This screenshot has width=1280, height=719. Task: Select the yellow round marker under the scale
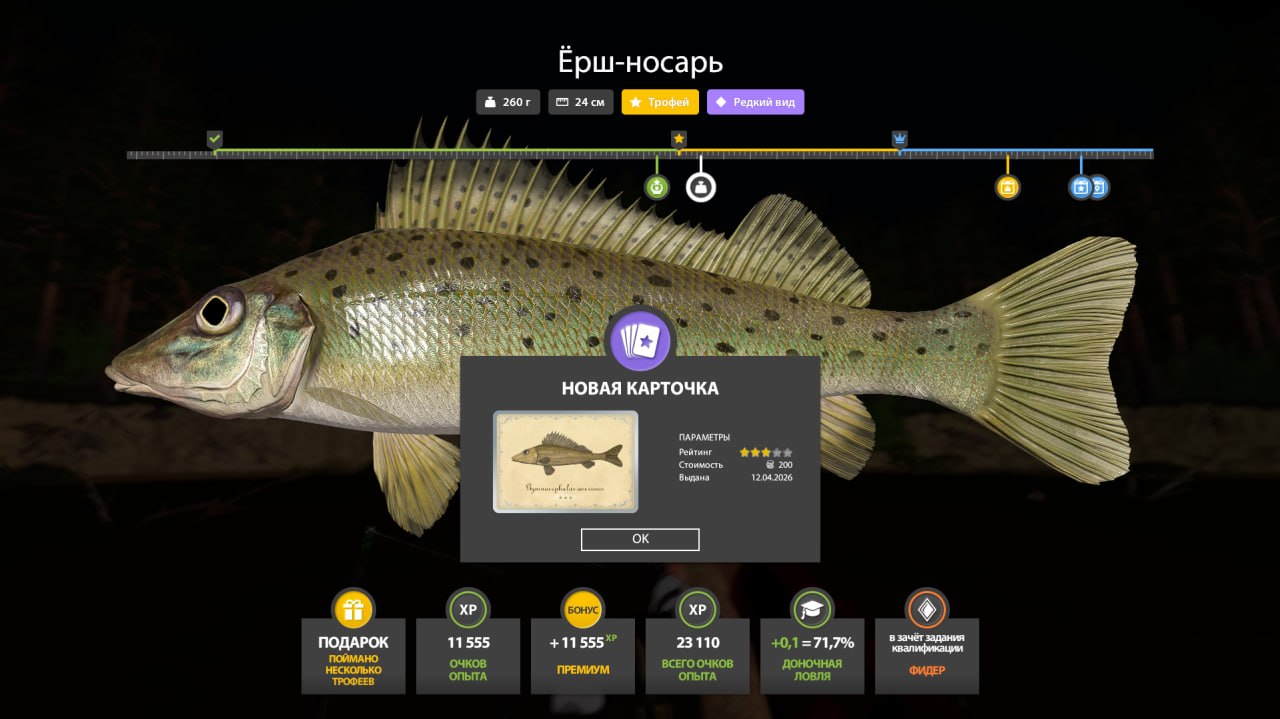[1007, 187]
